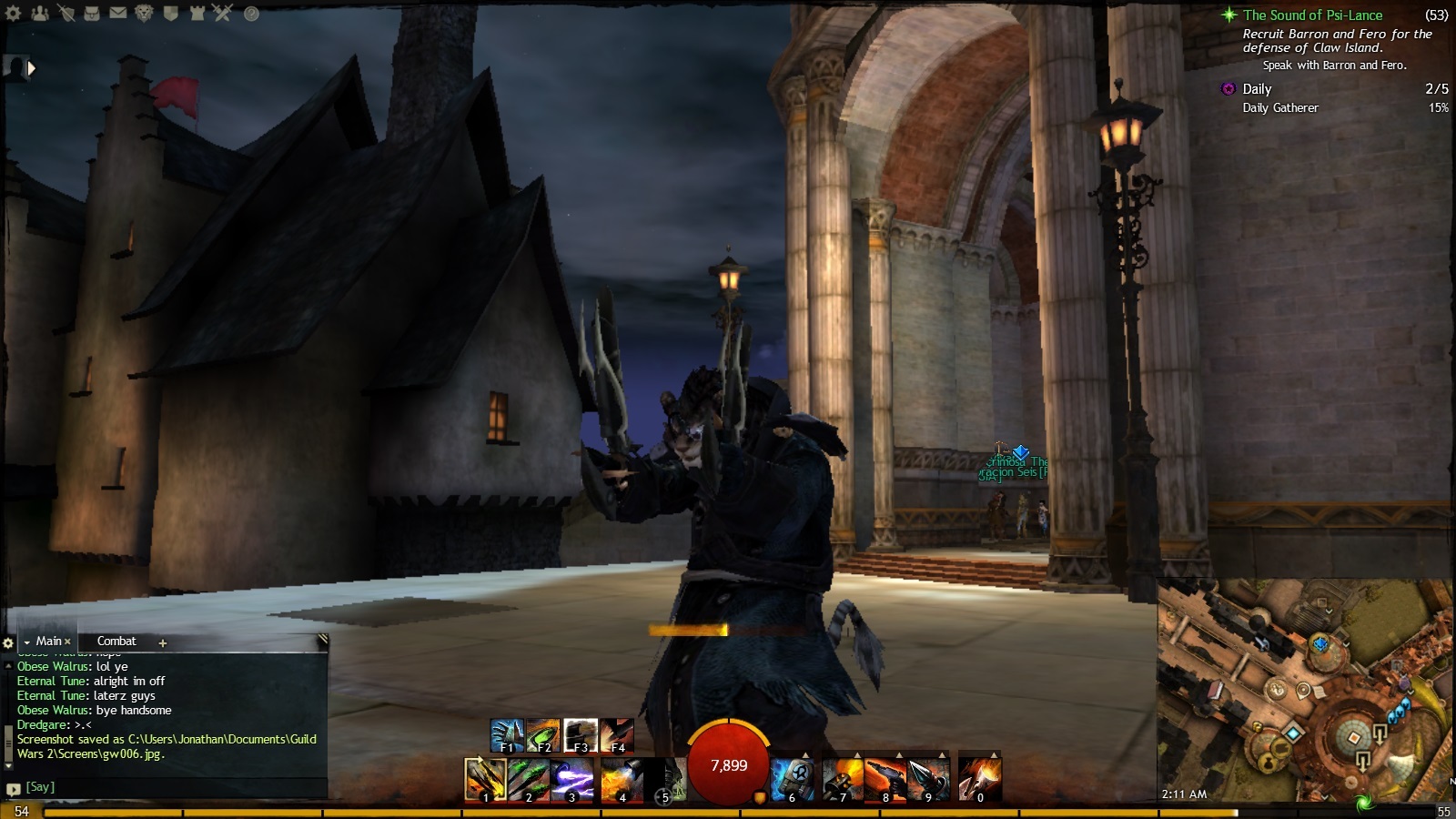Open the World vs World castle icon

point(197,13)
